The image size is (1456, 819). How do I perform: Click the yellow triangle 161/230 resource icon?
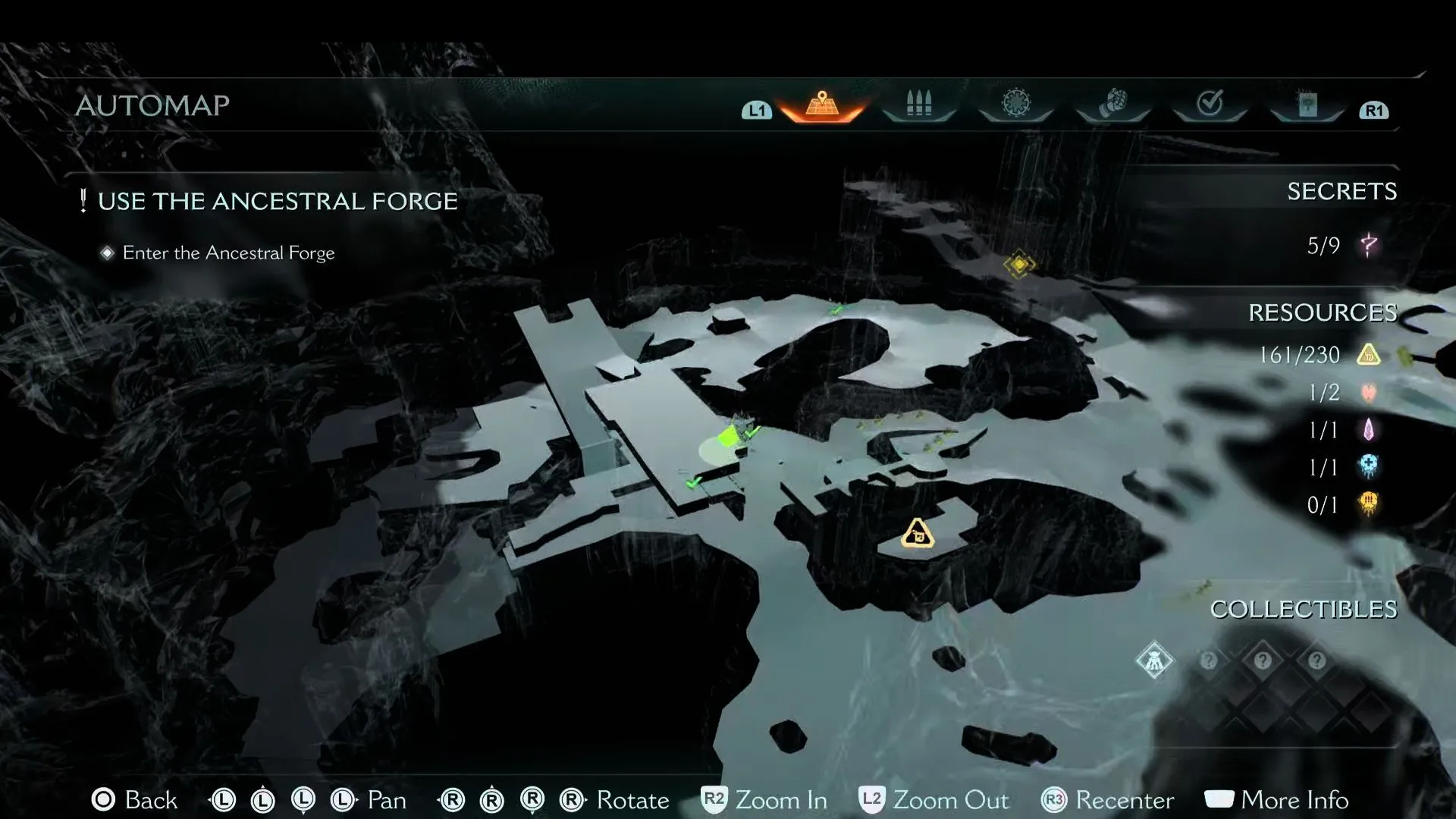coord(1369,355)
